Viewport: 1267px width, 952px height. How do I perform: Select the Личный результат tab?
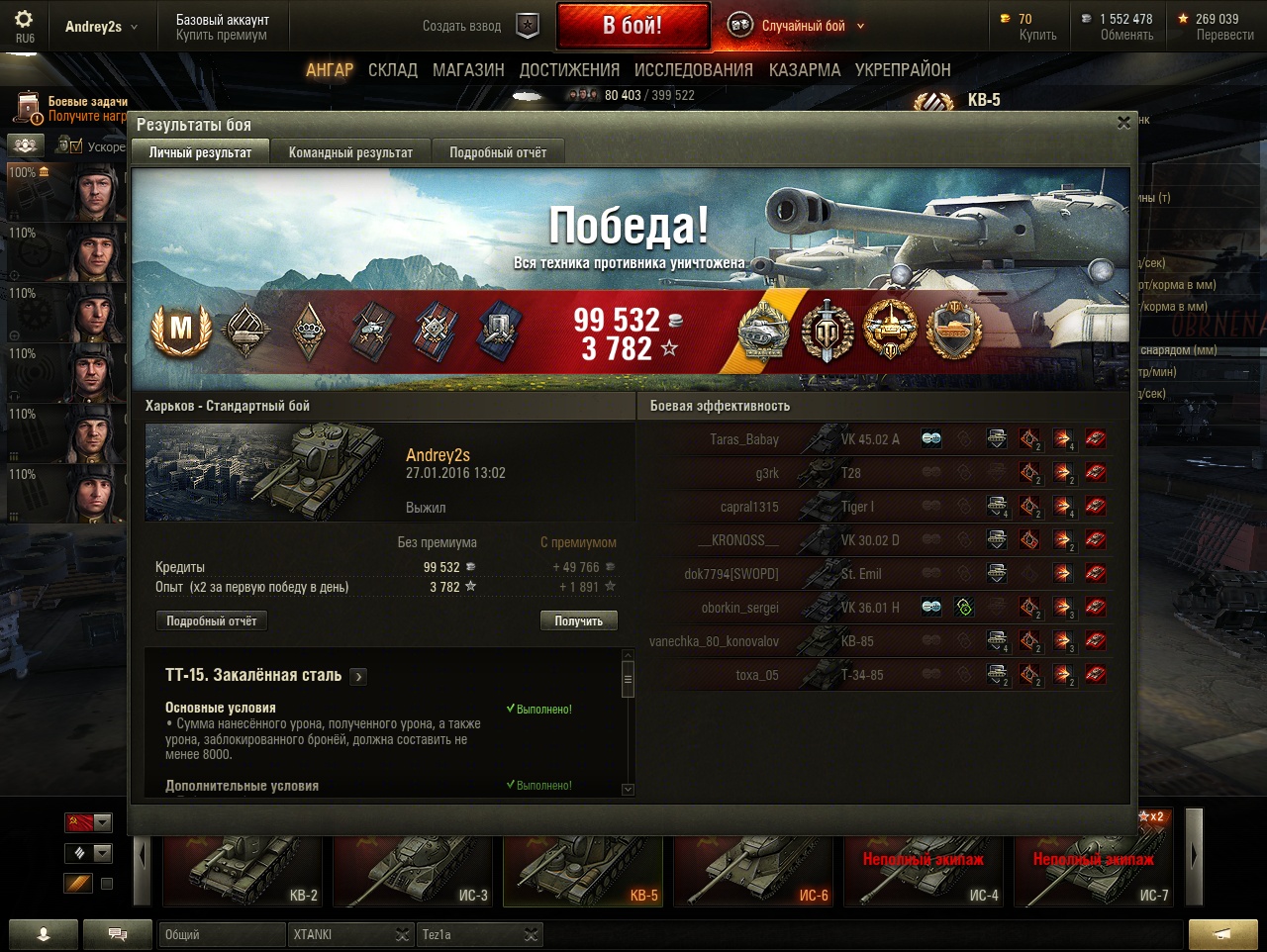coord(200,152)
